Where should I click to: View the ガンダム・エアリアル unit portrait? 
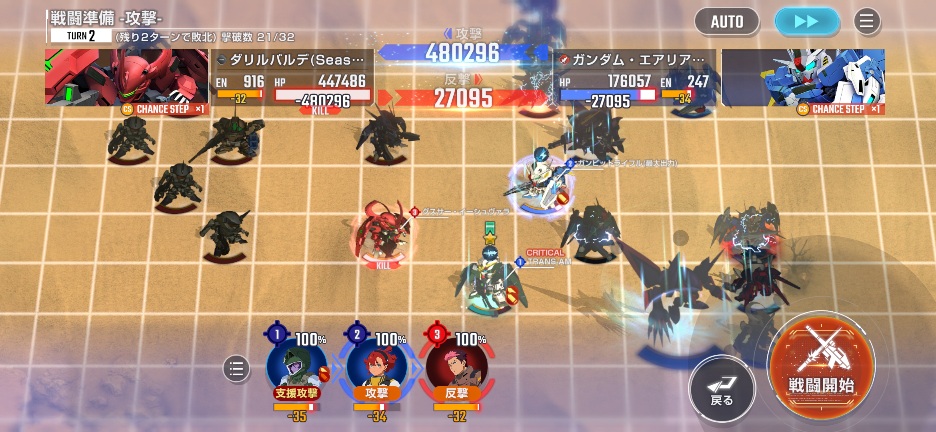tap(802, 77)
